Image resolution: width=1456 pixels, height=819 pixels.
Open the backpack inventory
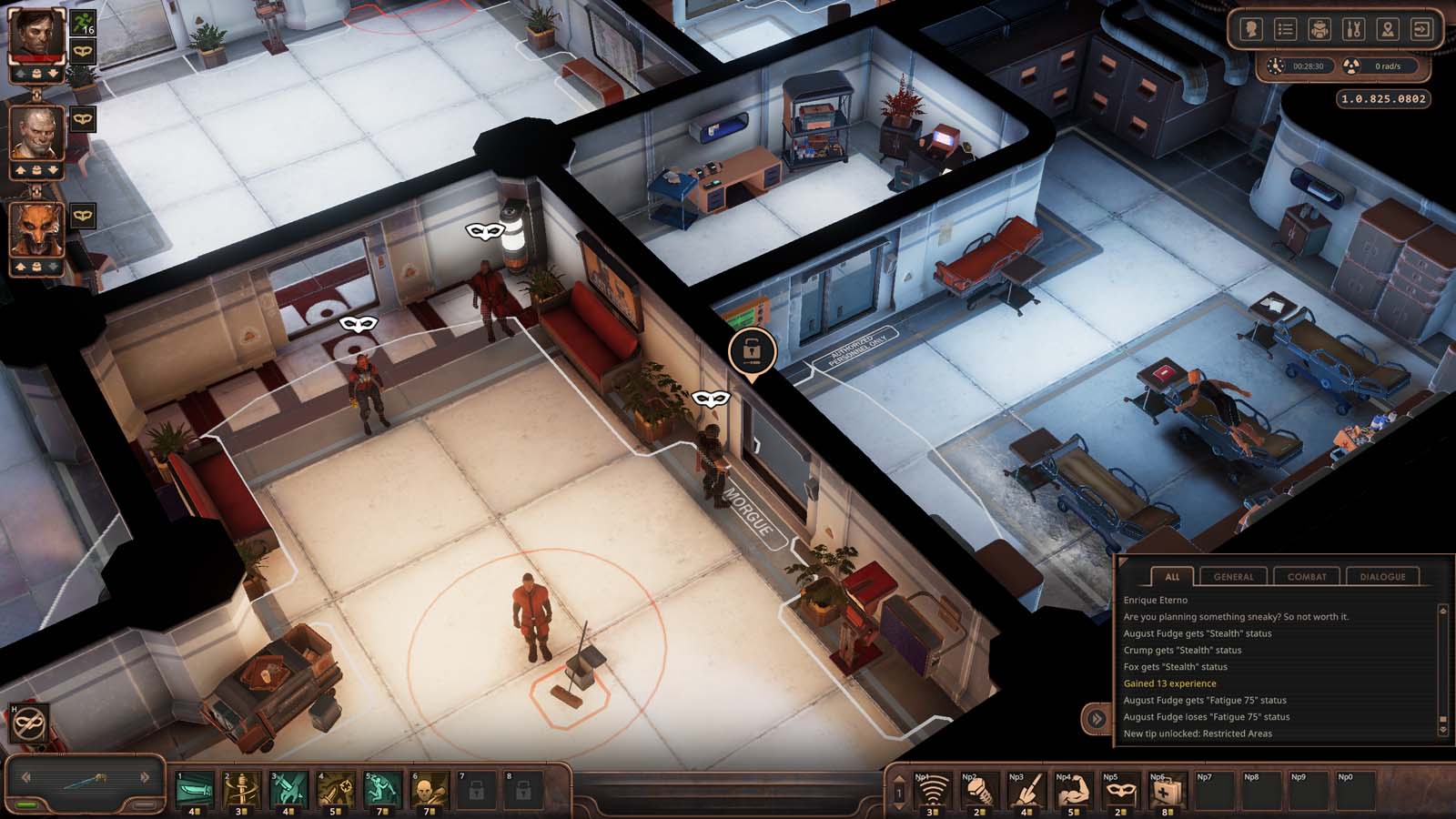pos(1319,30)
